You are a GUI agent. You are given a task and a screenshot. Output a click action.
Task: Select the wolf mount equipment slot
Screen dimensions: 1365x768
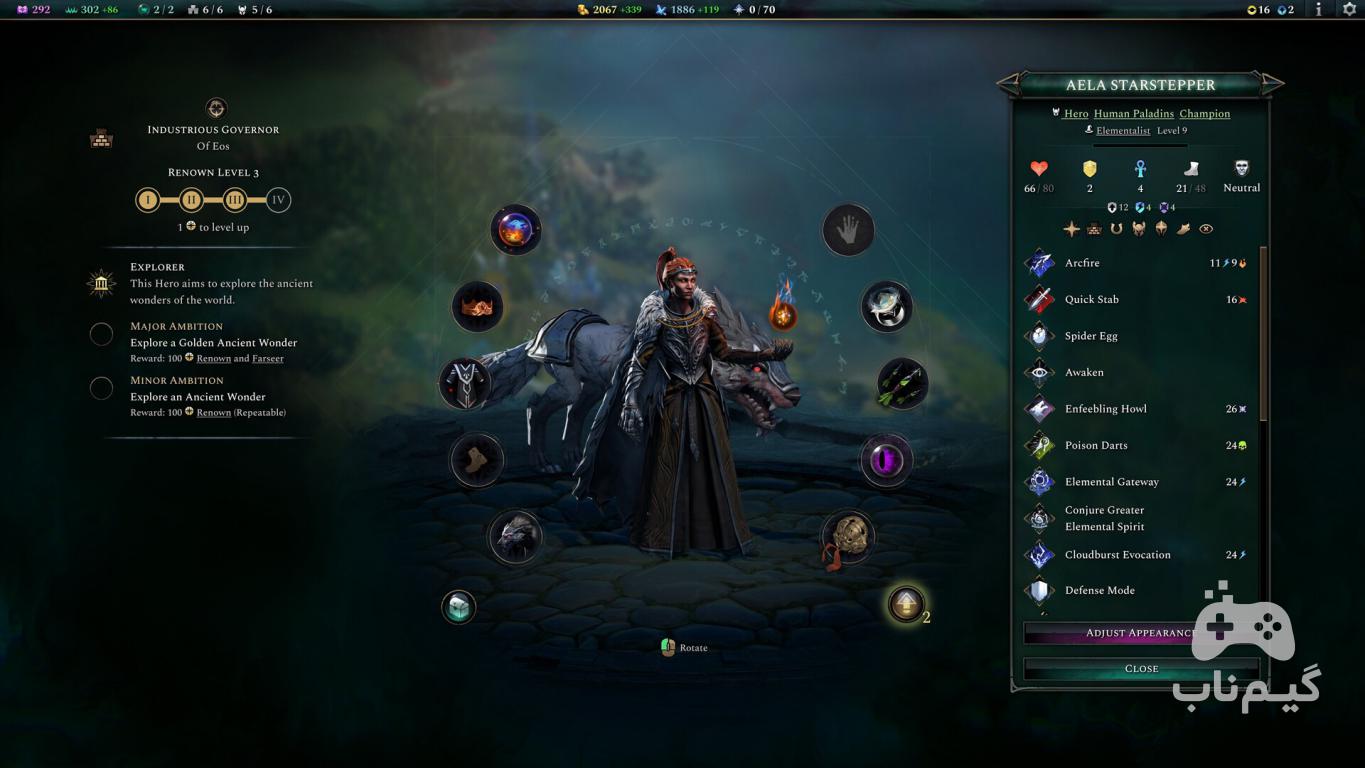click(516, 536)
